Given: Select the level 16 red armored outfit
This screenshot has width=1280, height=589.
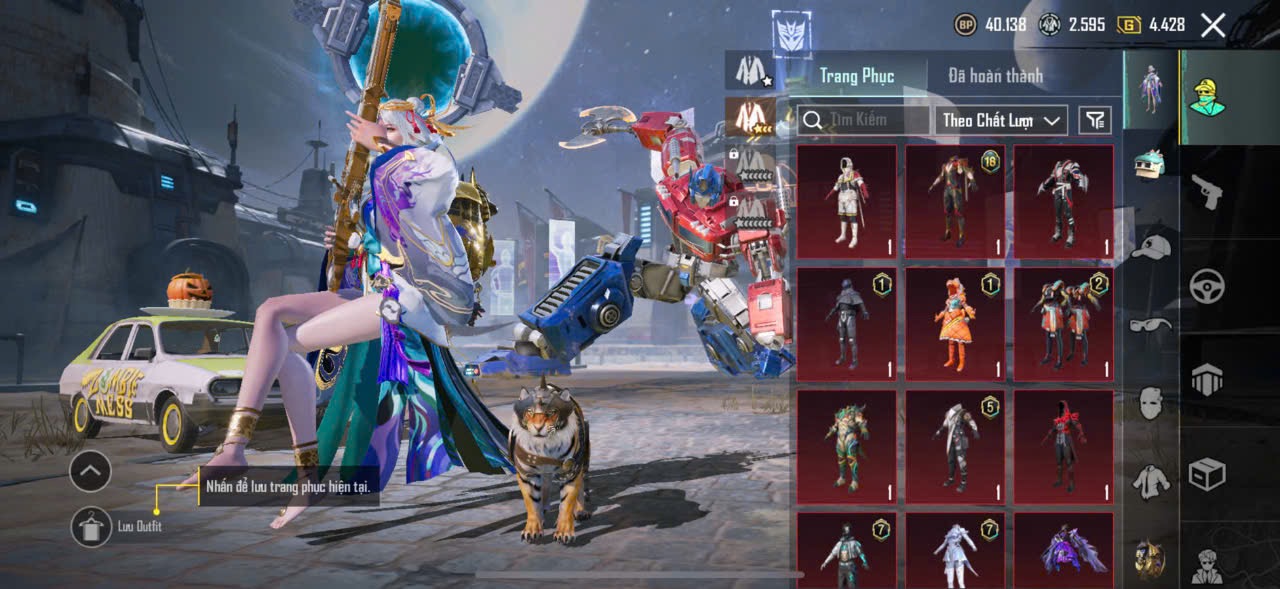Looking at the screenshot, I should point(955,202).
